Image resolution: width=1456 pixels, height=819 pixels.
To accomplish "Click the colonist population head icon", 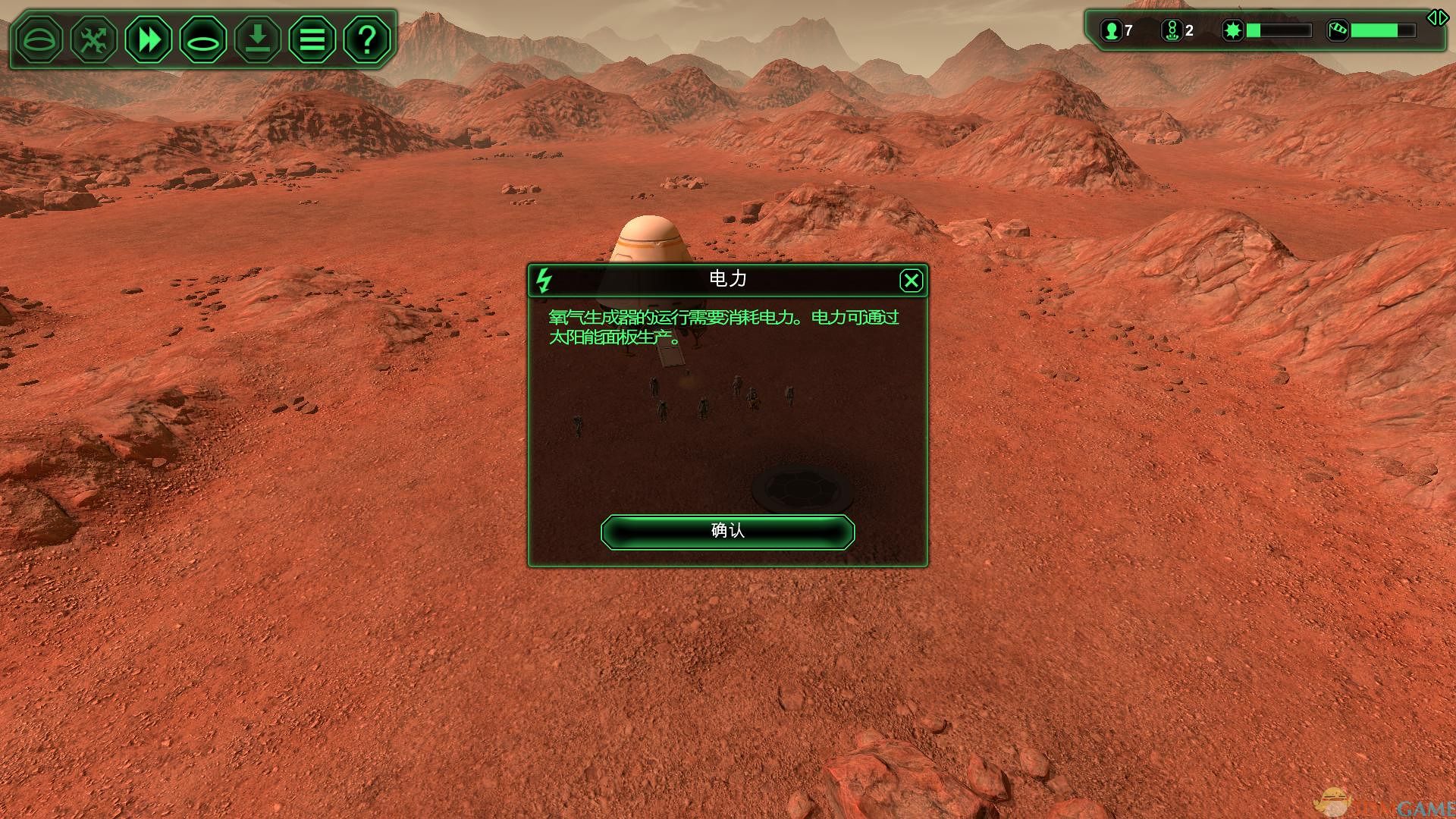I will 1111,30.
